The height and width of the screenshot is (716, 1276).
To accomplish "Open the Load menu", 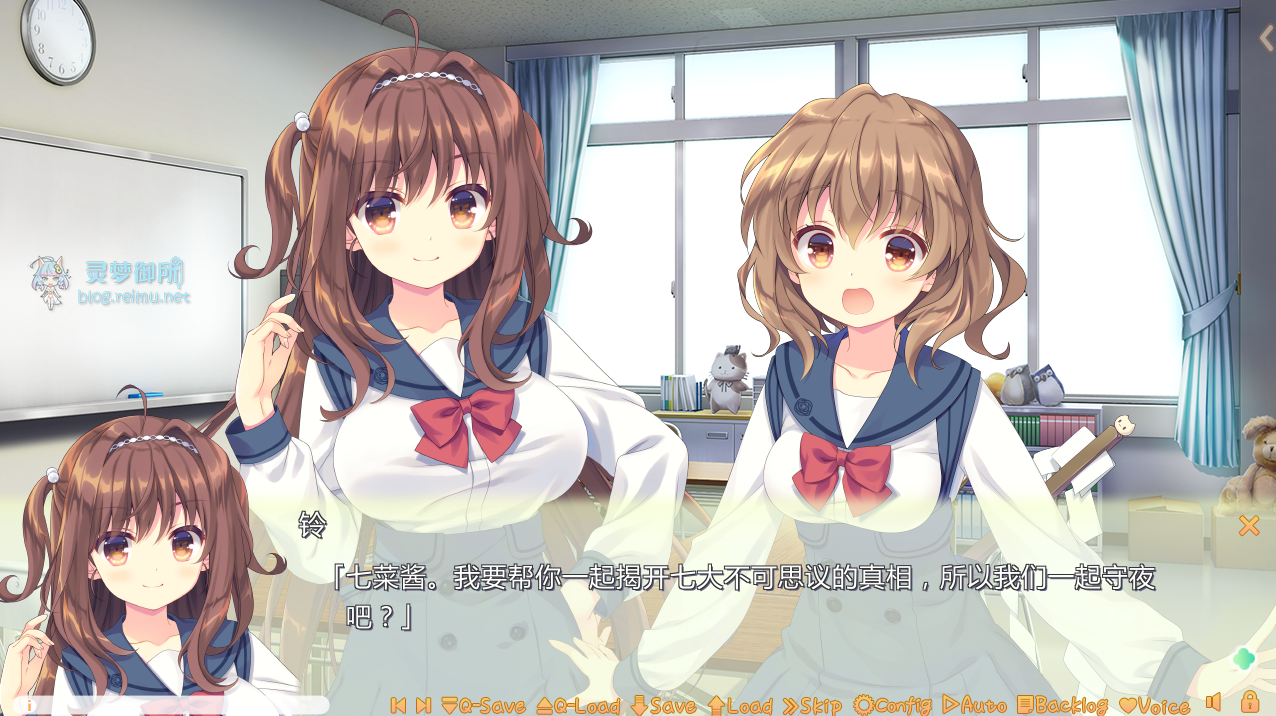I will click(x=741, y=705).
